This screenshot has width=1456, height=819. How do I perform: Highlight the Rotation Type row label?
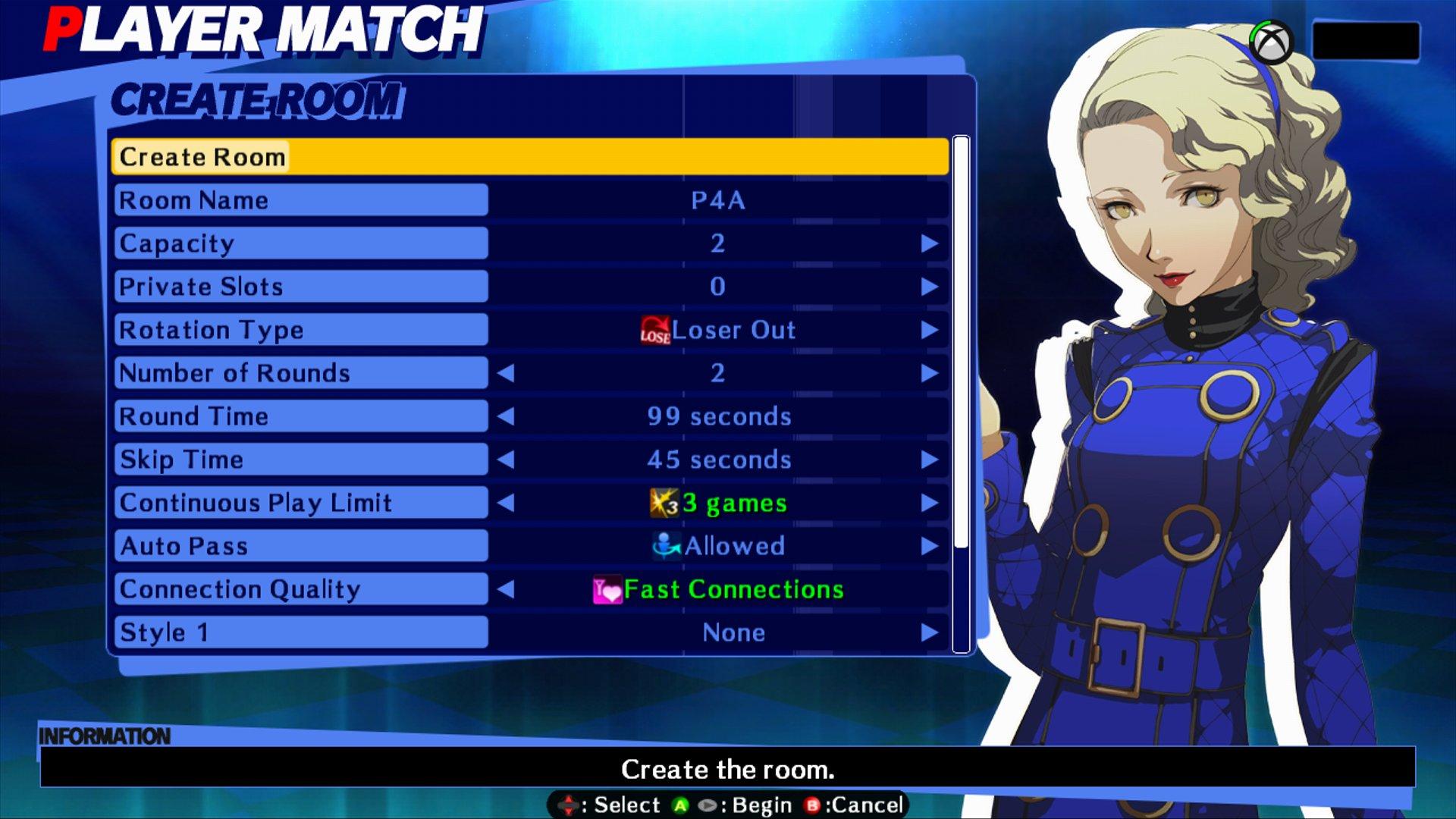300,330
